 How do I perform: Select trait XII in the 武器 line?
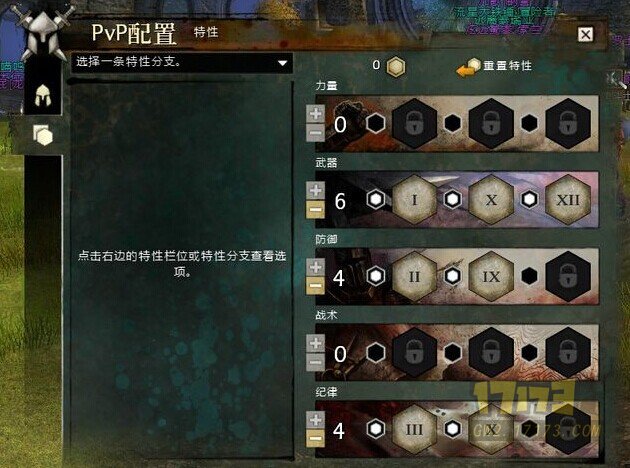568,200
